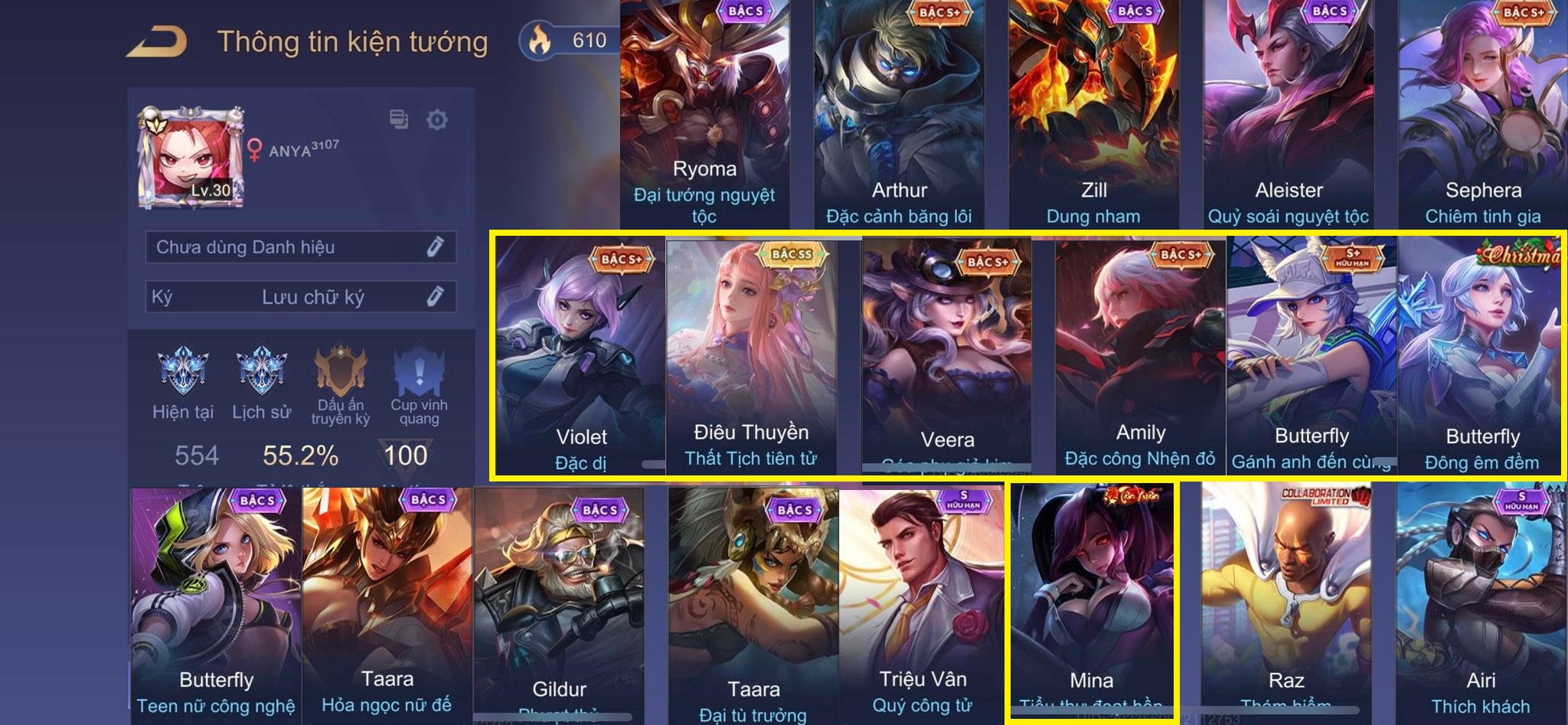The image size is (1568, 725).
Task: Show the Lịch sử rank badge
Action: (262, 371)
